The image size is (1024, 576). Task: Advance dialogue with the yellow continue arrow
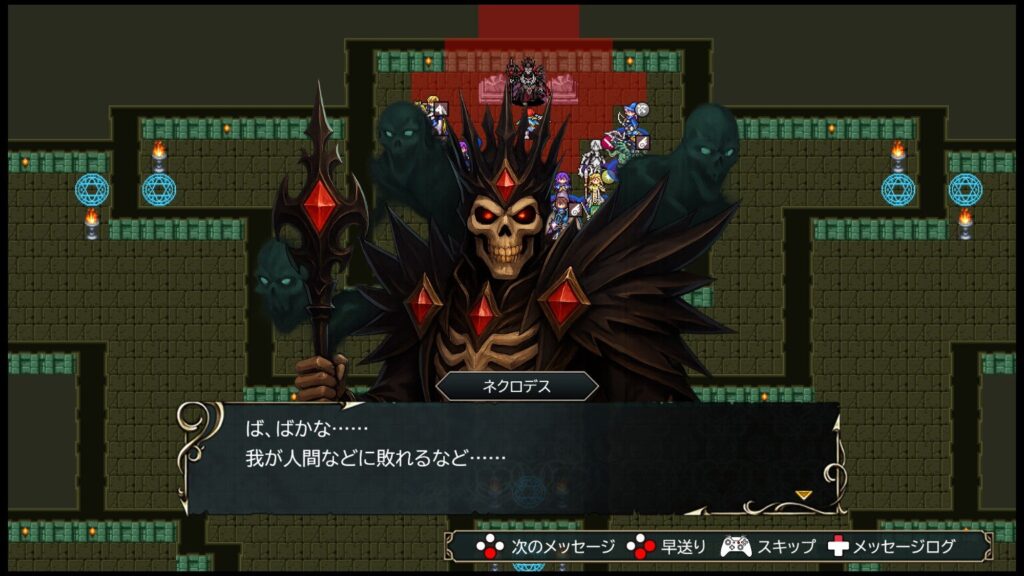pos(803,494)
